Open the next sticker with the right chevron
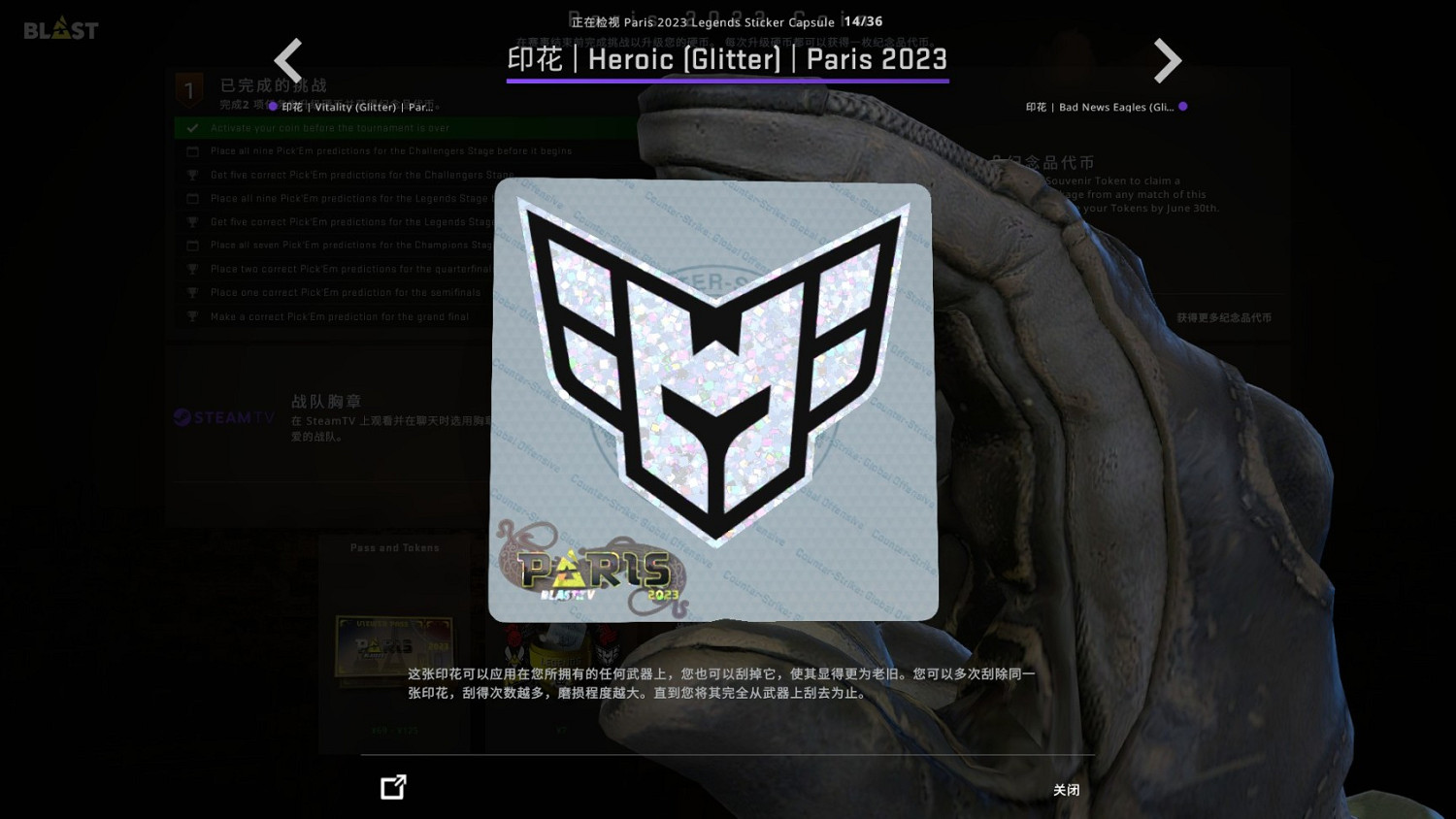 click(x=1168, y=60)
